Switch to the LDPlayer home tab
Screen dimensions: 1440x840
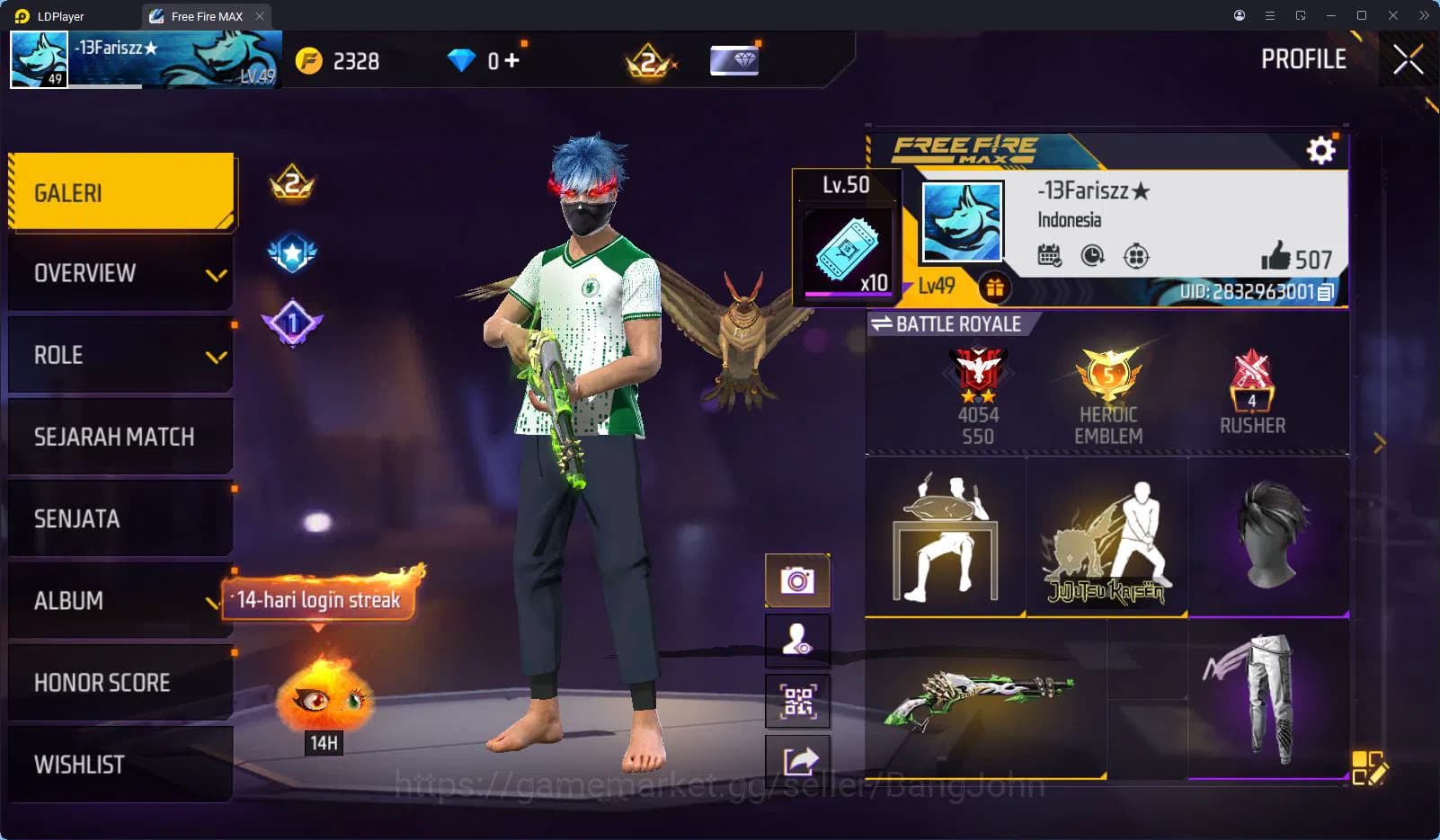tap(56, 15)
